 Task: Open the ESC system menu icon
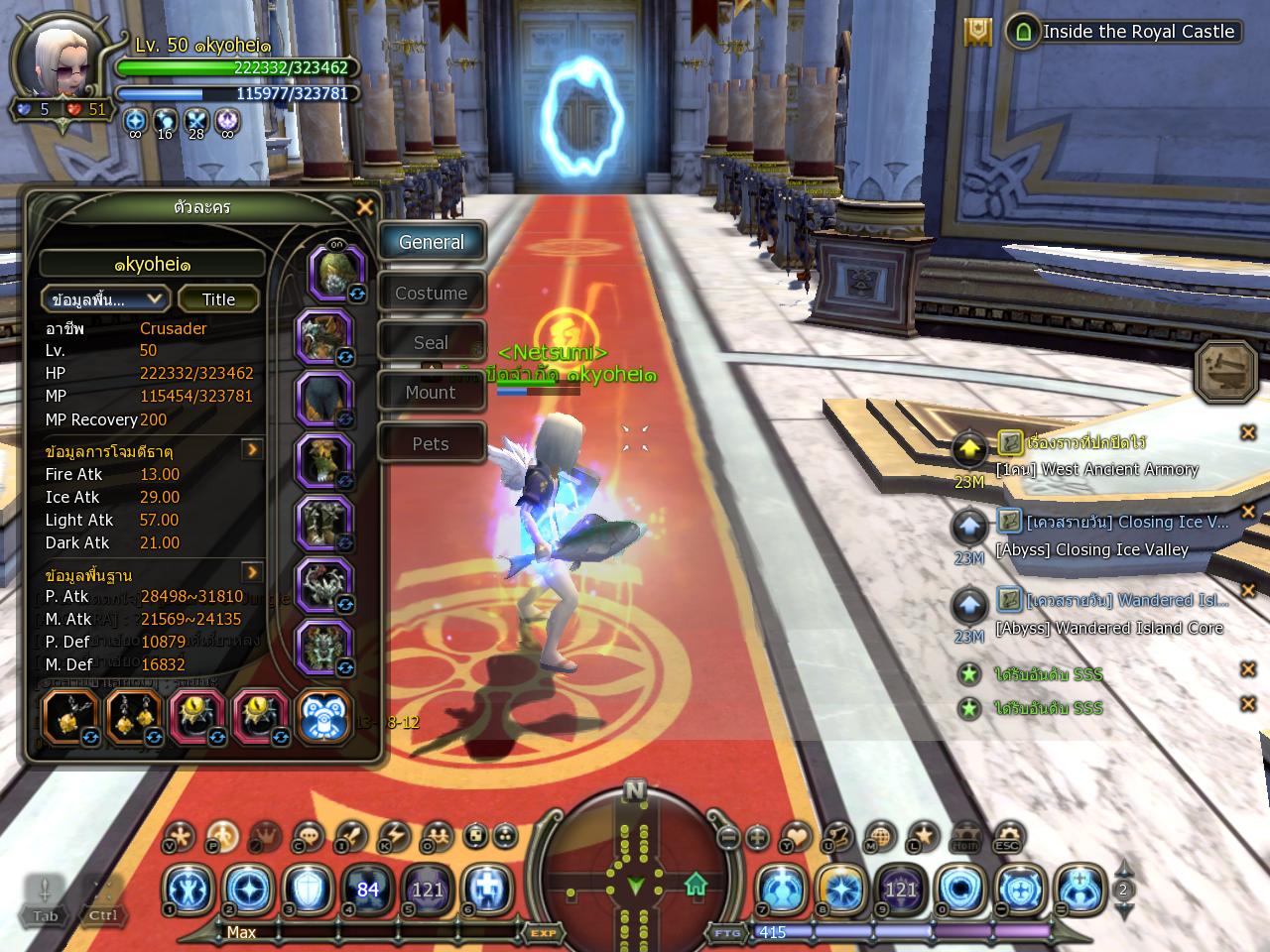tap(1008, 838)
